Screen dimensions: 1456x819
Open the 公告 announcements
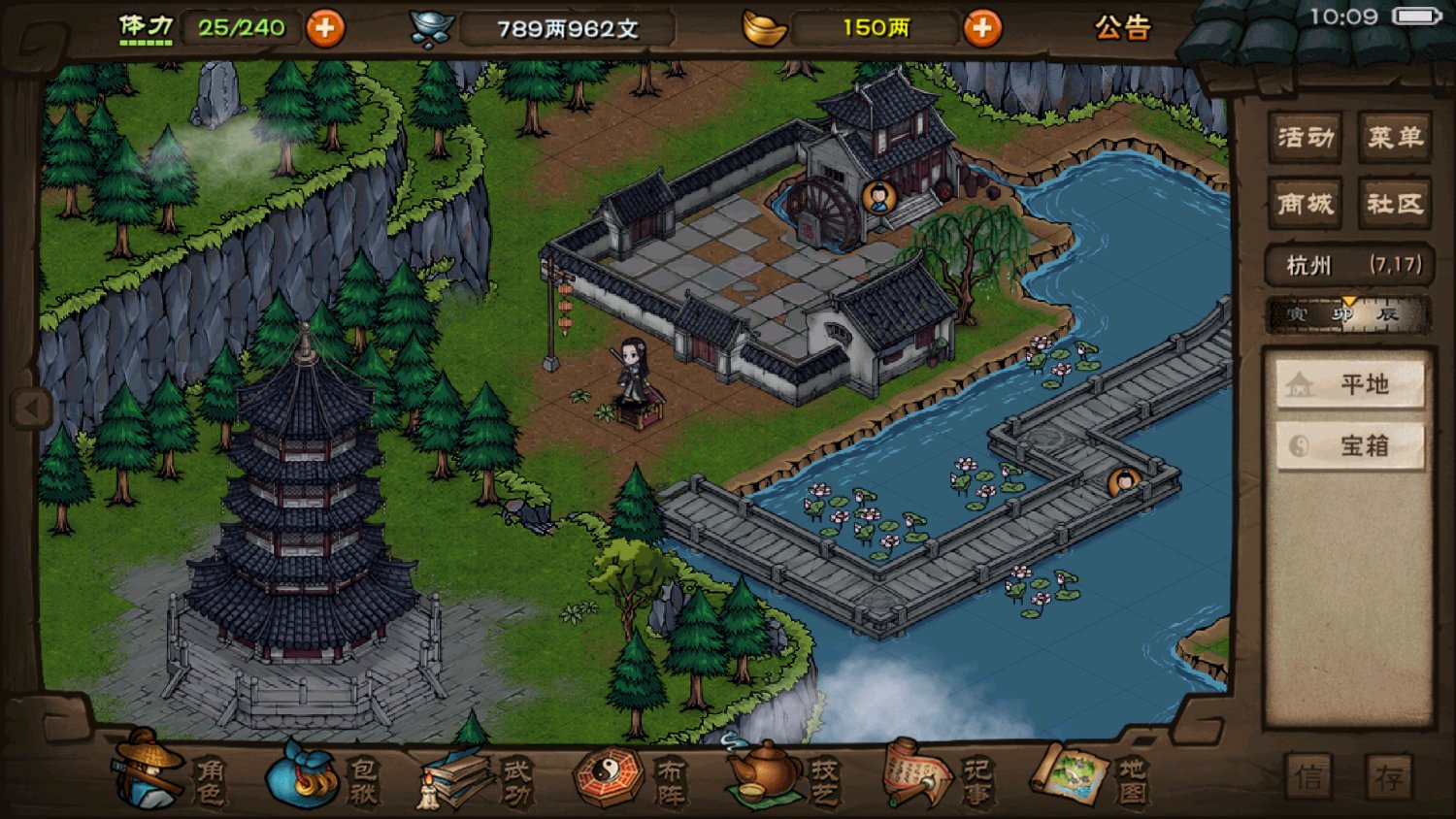1122,28
